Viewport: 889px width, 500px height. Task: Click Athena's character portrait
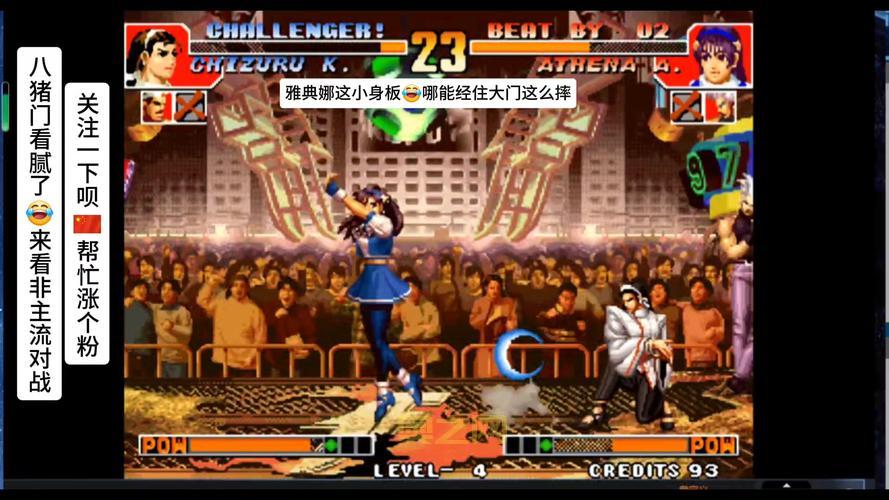(718, 55)
